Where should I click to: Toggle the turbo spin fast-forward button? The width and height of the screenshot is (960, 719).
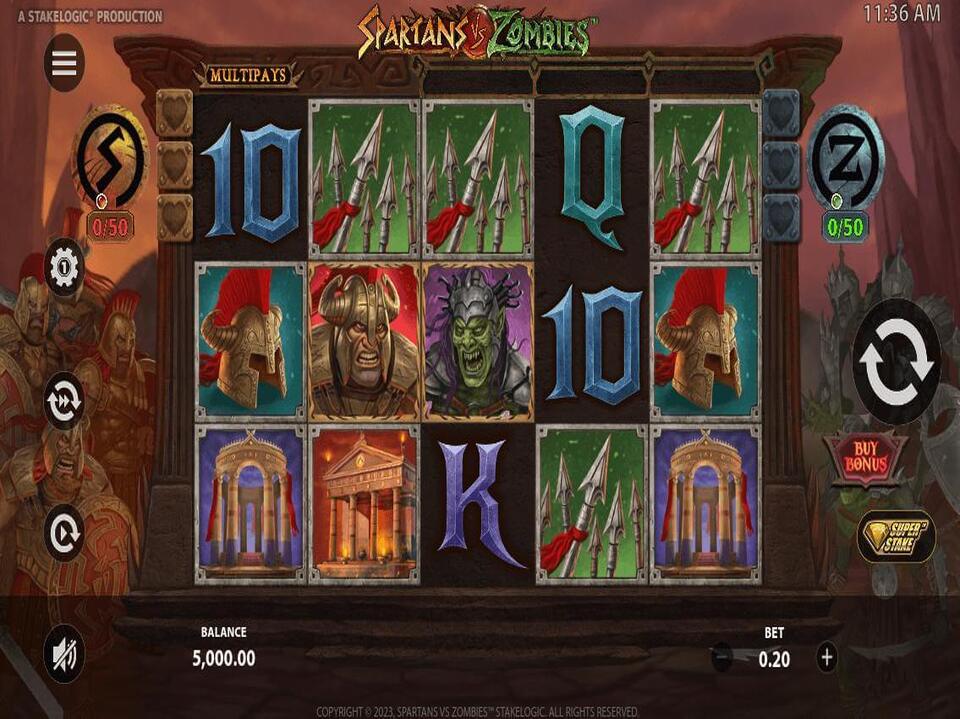pyautogui.click(x=64, y=400)
